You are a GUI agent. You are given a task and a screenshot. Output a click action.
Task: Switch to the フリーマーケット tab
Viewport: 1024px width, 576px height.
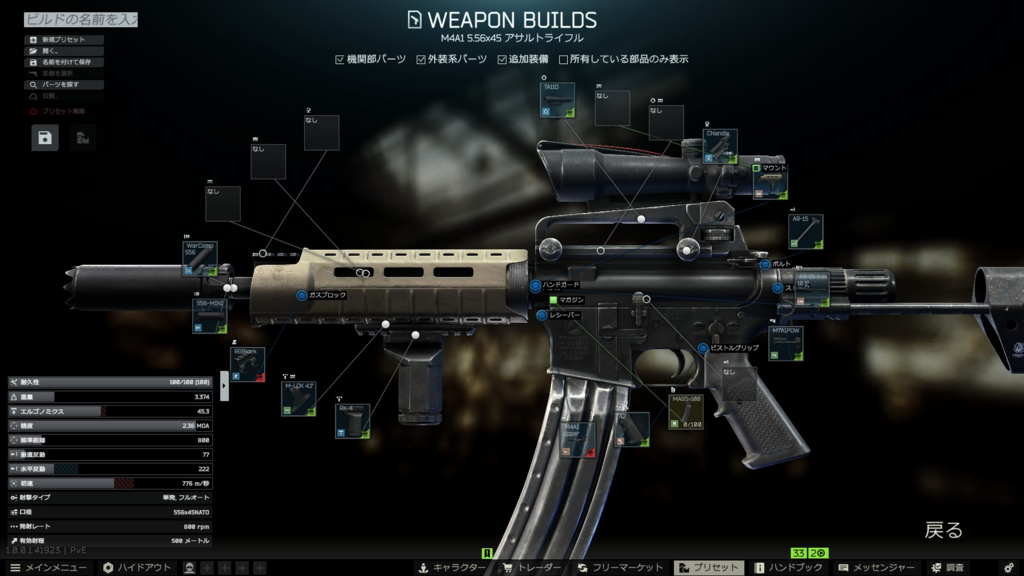[x=619, y=568]
